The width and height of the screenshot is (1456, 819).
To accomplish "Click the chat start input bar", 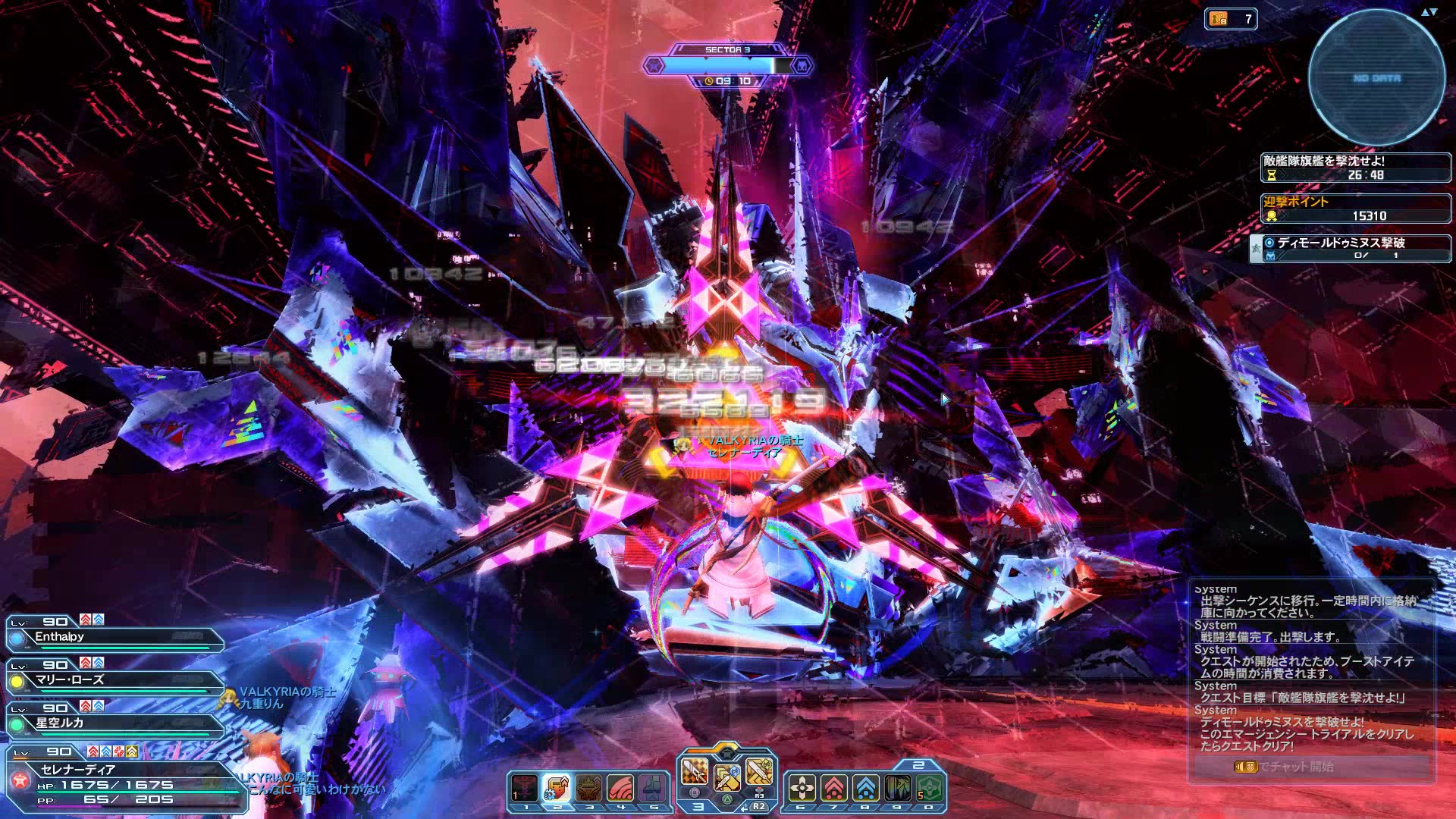I will [1310, 767].
